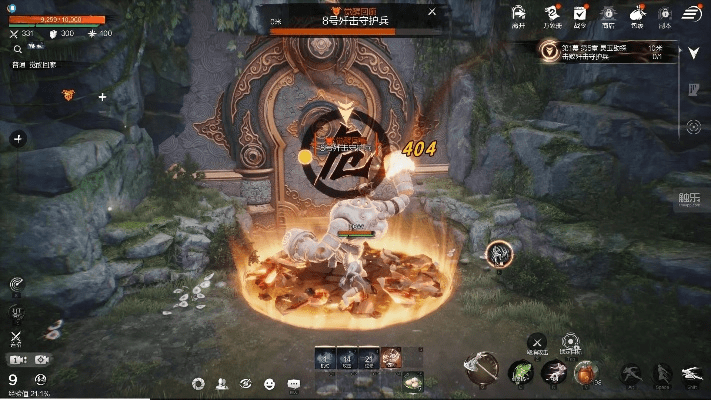Activate the crossed blades skill above the hotbar
The width and height of the screenshot is (711, 400).
538,343
